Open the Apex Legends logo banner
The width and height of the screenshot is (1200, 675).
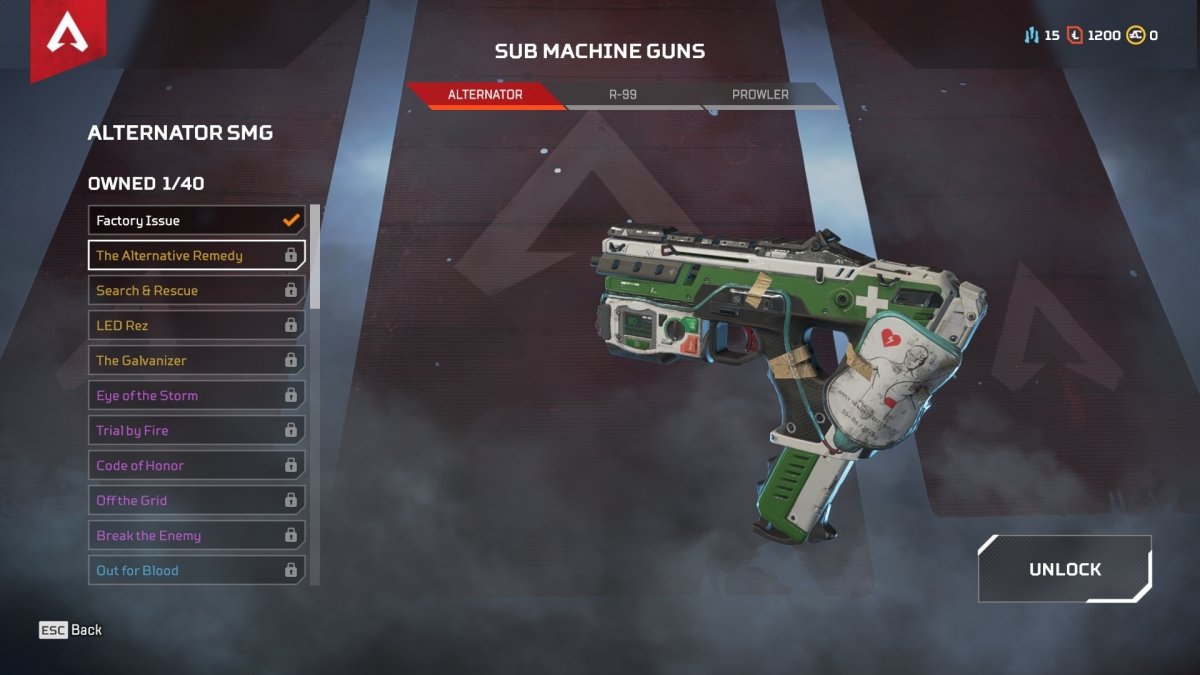pos(65,37)
